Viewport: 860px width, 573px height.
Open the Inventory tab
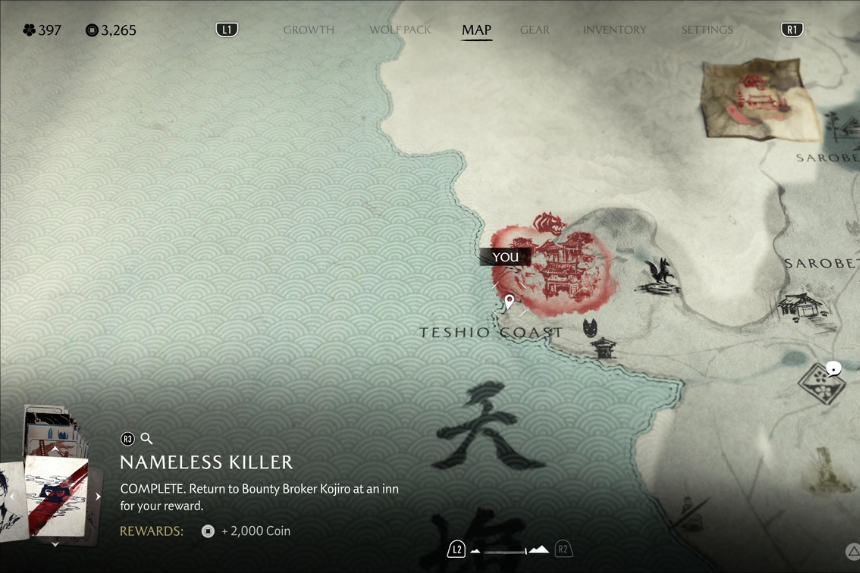click(614, 30)
